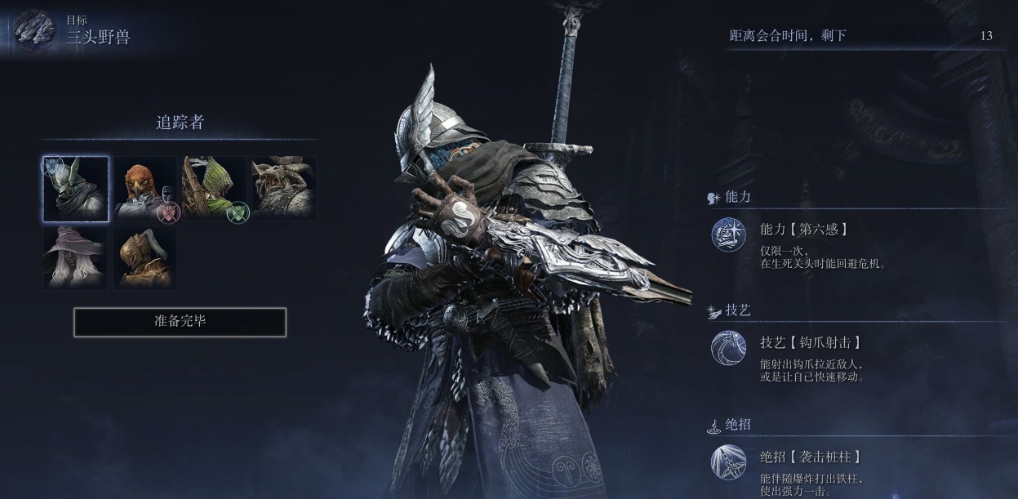Image resolution: width=1018 pixels, height=499 pixels.
Task: Choose the orange hawk-headed character portrait
Action: click(144, 188)
